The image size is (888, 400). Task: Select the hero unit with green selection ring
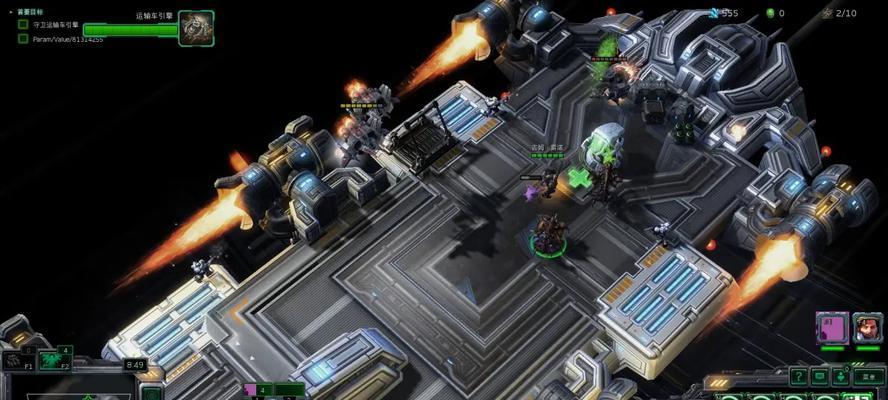point(548,235)
